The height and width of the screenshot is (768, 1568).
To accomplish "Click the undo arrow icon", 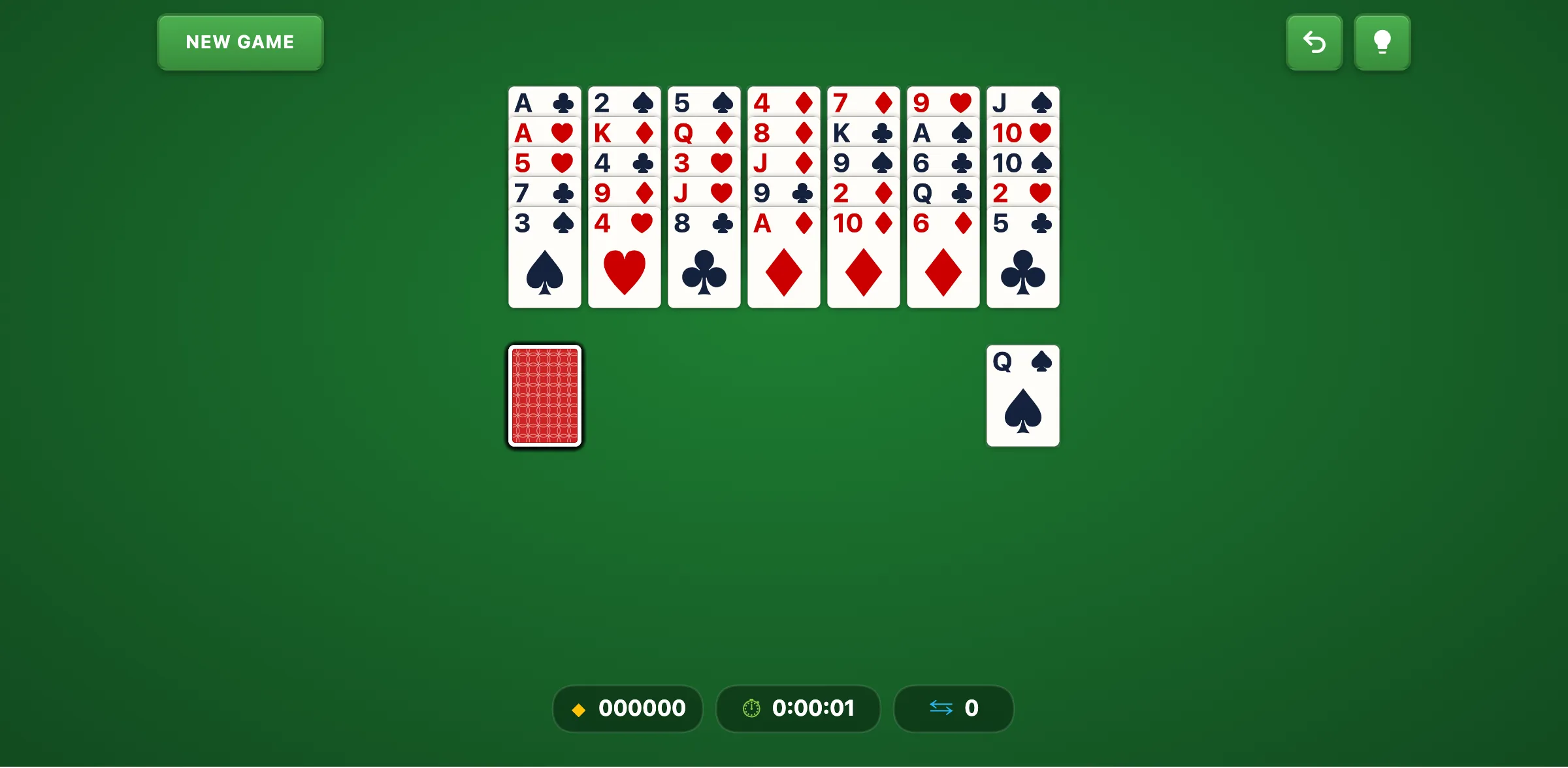I will [1314, 42].
